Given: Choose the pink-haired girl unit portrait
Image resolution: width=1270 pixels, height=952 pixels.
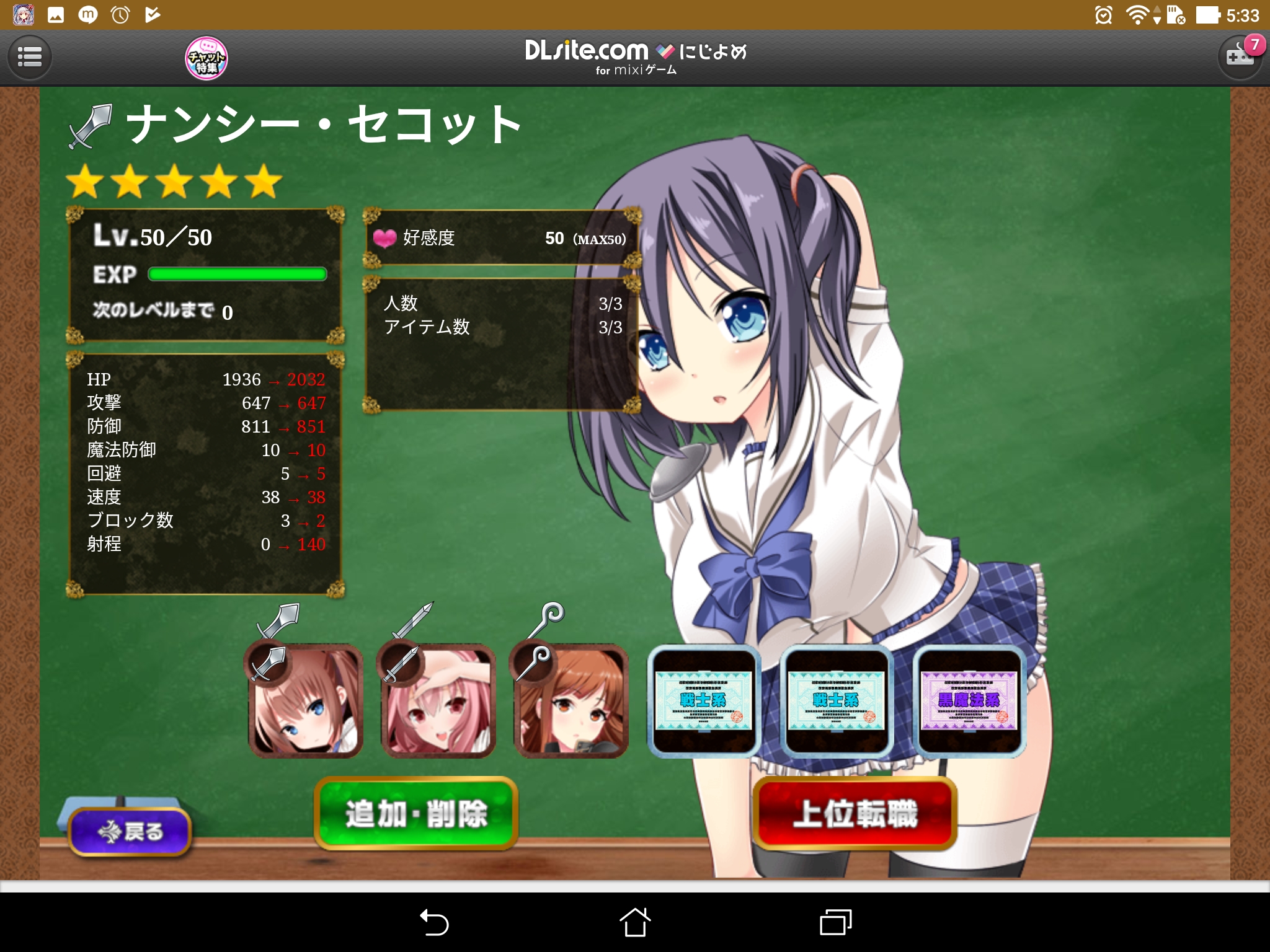Looking at the screenshot, I should pyautogui.click(x=438, y=700).
